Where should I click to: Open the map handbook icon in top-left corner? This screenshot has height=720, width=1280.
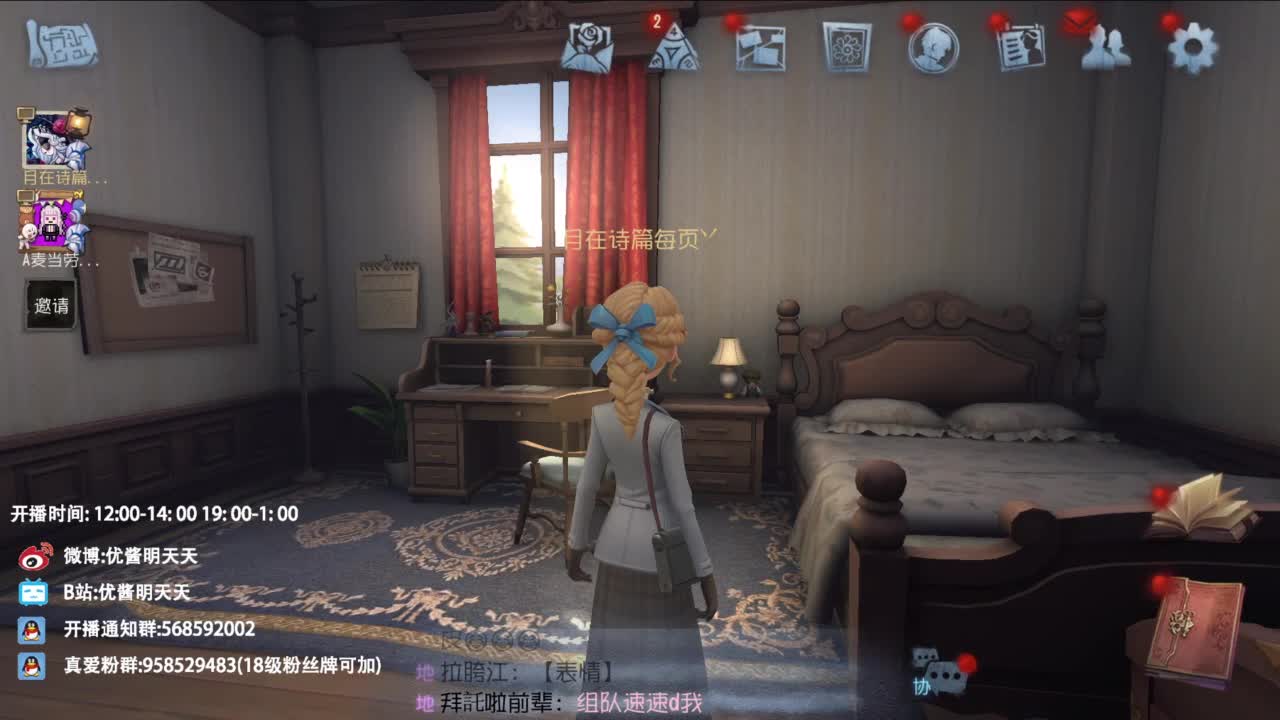pos(65,45)
